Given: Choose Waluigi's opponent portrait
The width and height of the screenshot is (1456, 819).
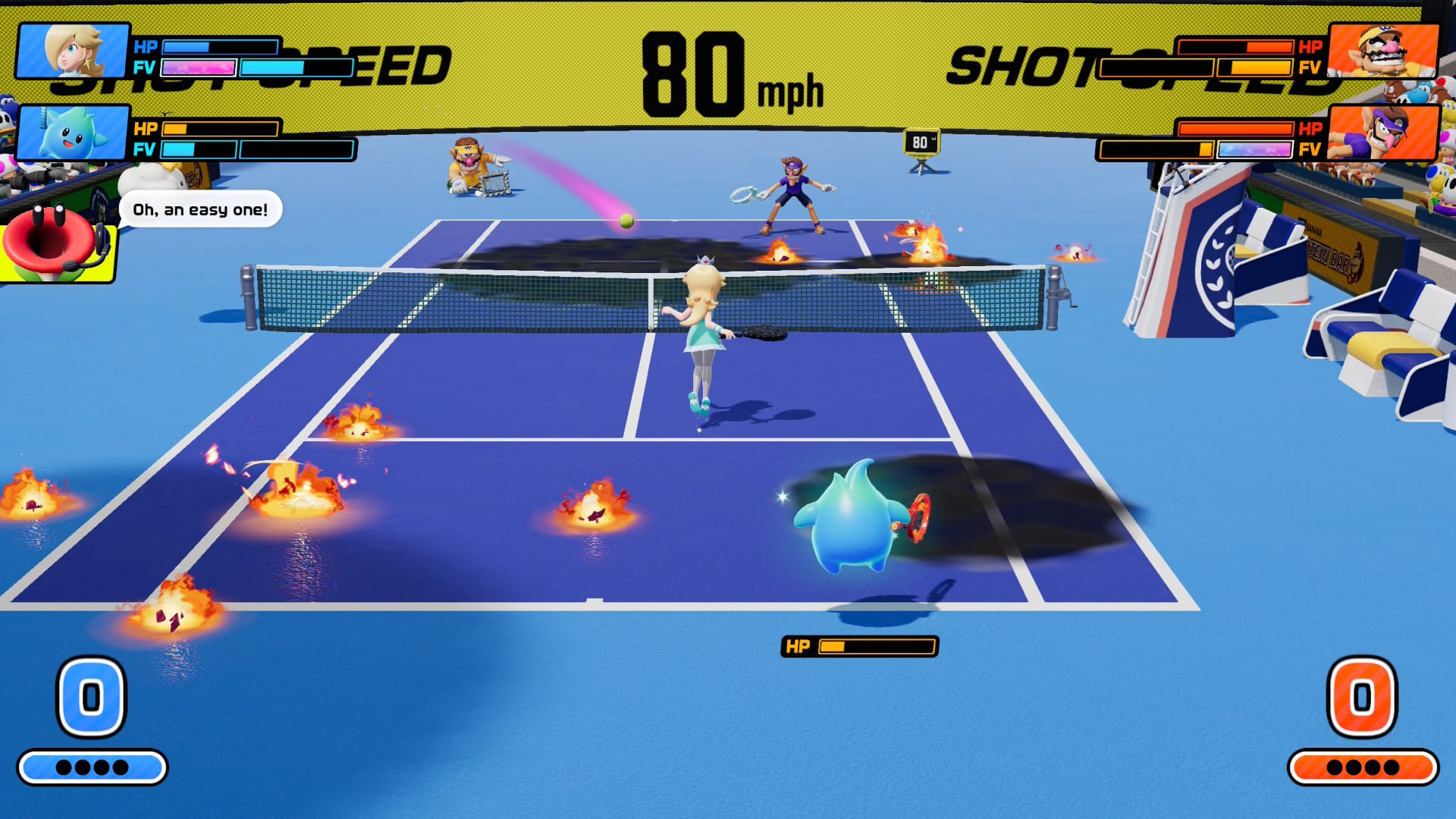Looking at the screenshot, I should tap(1383, 133).
